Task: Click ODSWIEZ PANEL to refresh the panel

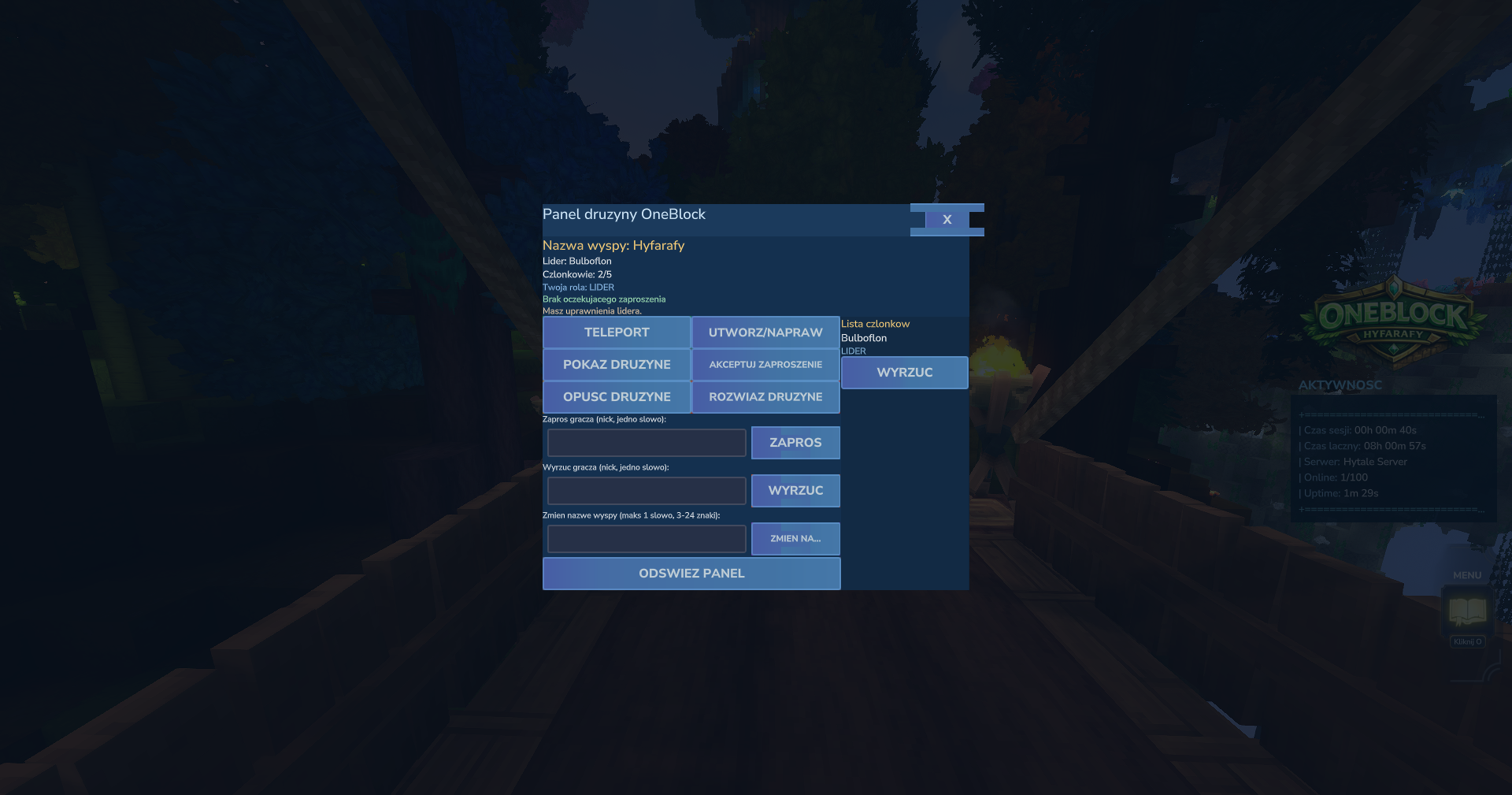Action: (691, 573)
